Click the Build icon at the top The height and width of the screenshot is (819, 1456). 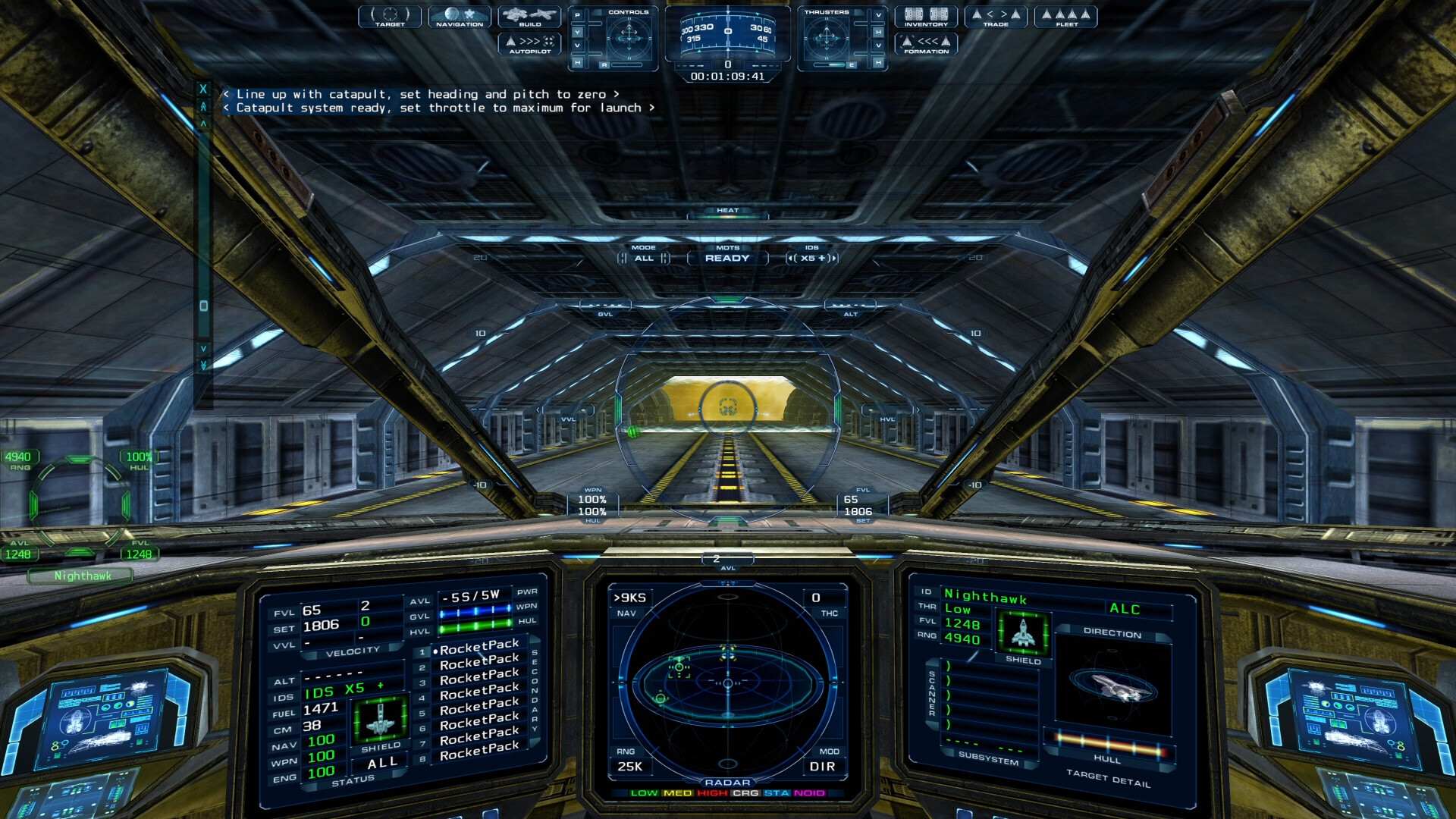(529, 17)
